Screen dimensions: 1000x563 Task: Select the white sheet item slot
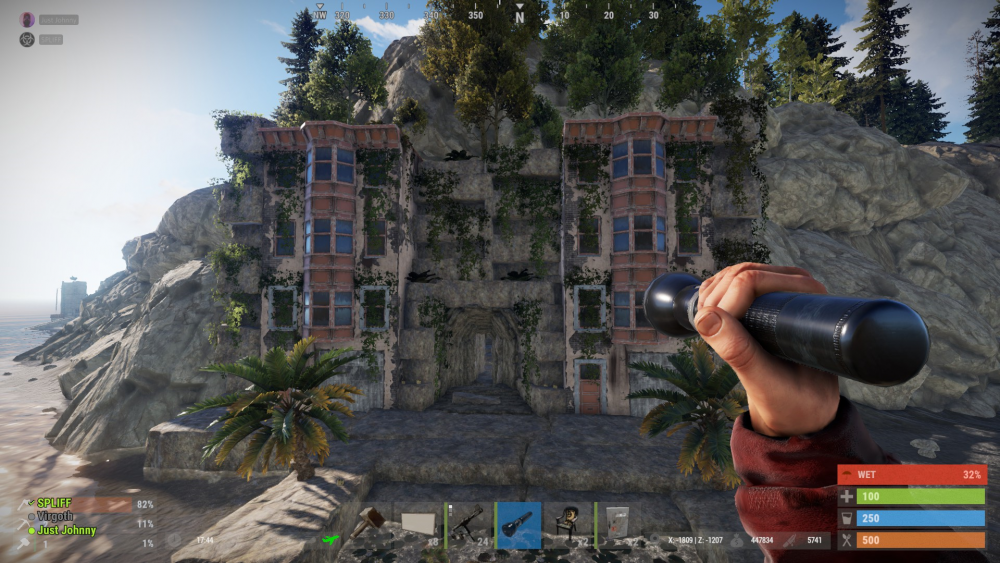(x=419, y=525)
